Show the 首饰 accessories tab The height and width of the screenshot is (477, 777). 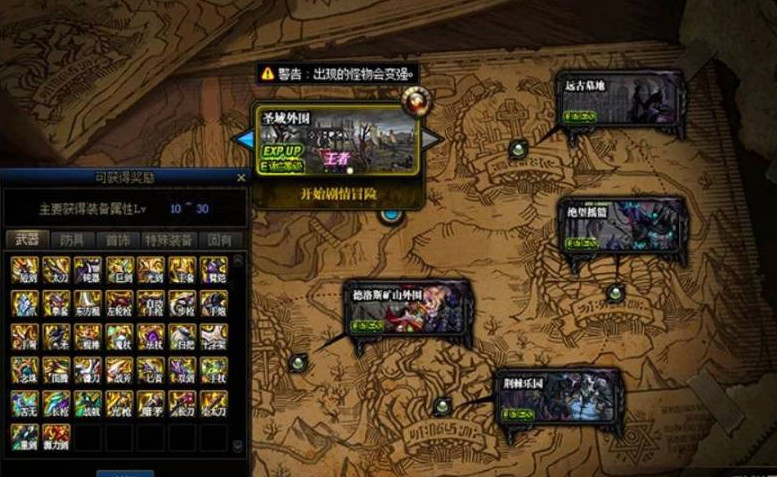(x=118, y=240)
